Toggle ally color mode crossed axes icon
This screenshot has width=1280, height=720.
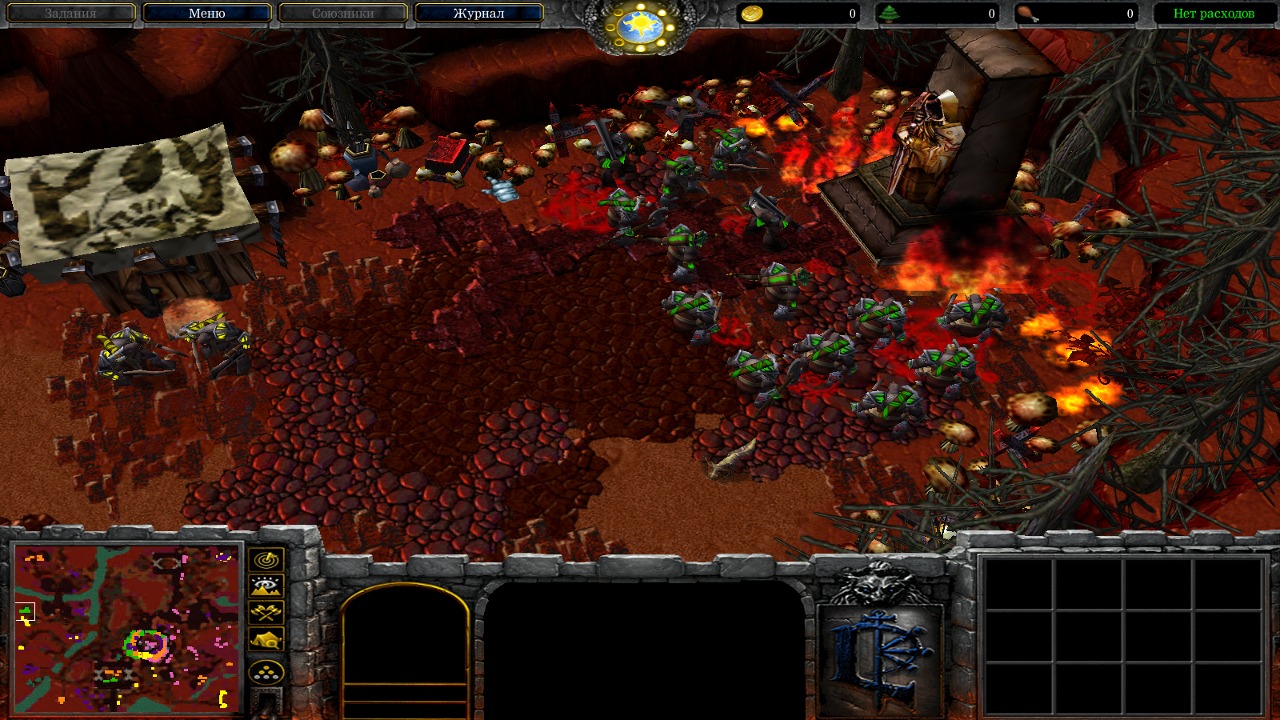click(x=267, y=612)
